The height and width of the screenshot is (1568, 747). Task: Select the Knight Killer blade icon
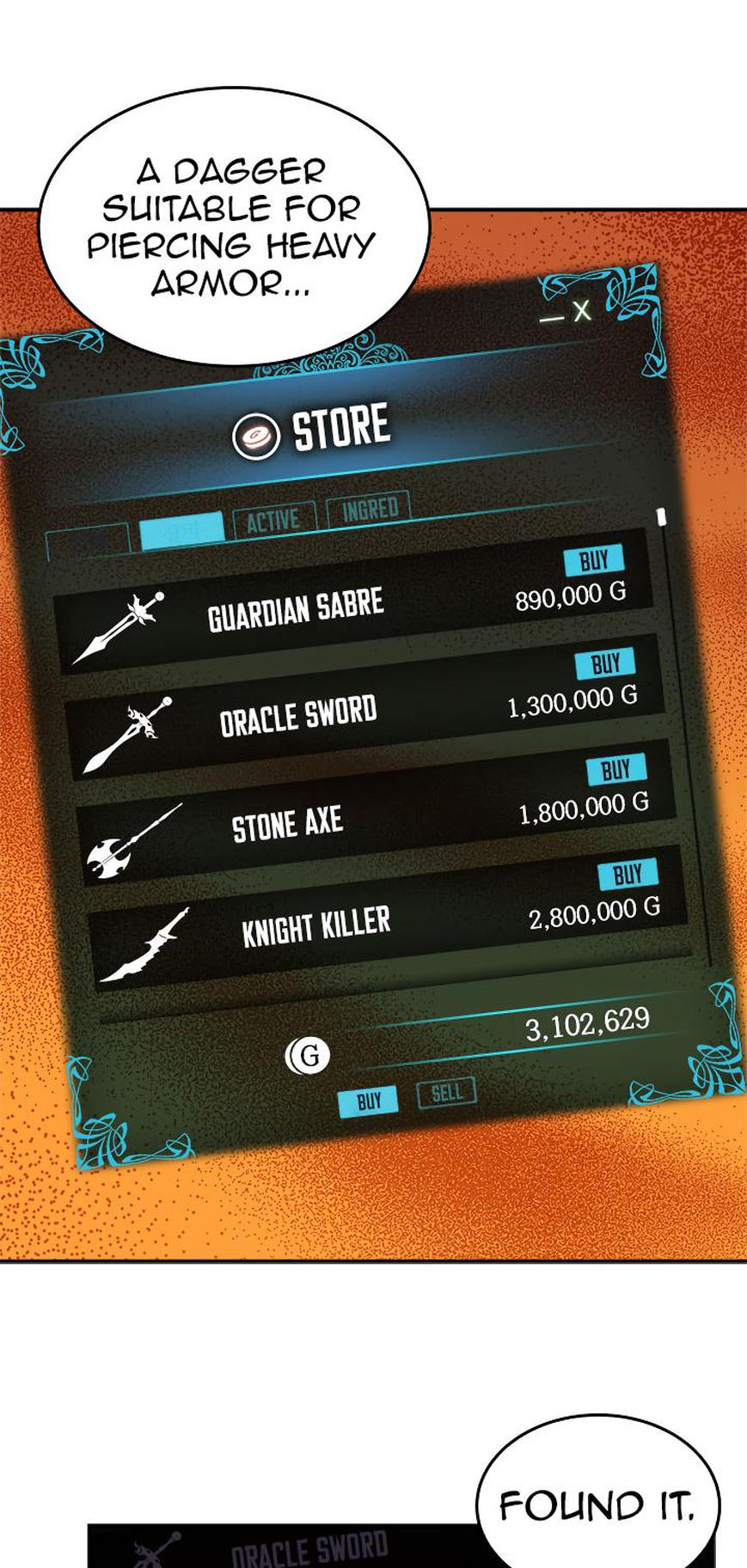coord(145,947)
